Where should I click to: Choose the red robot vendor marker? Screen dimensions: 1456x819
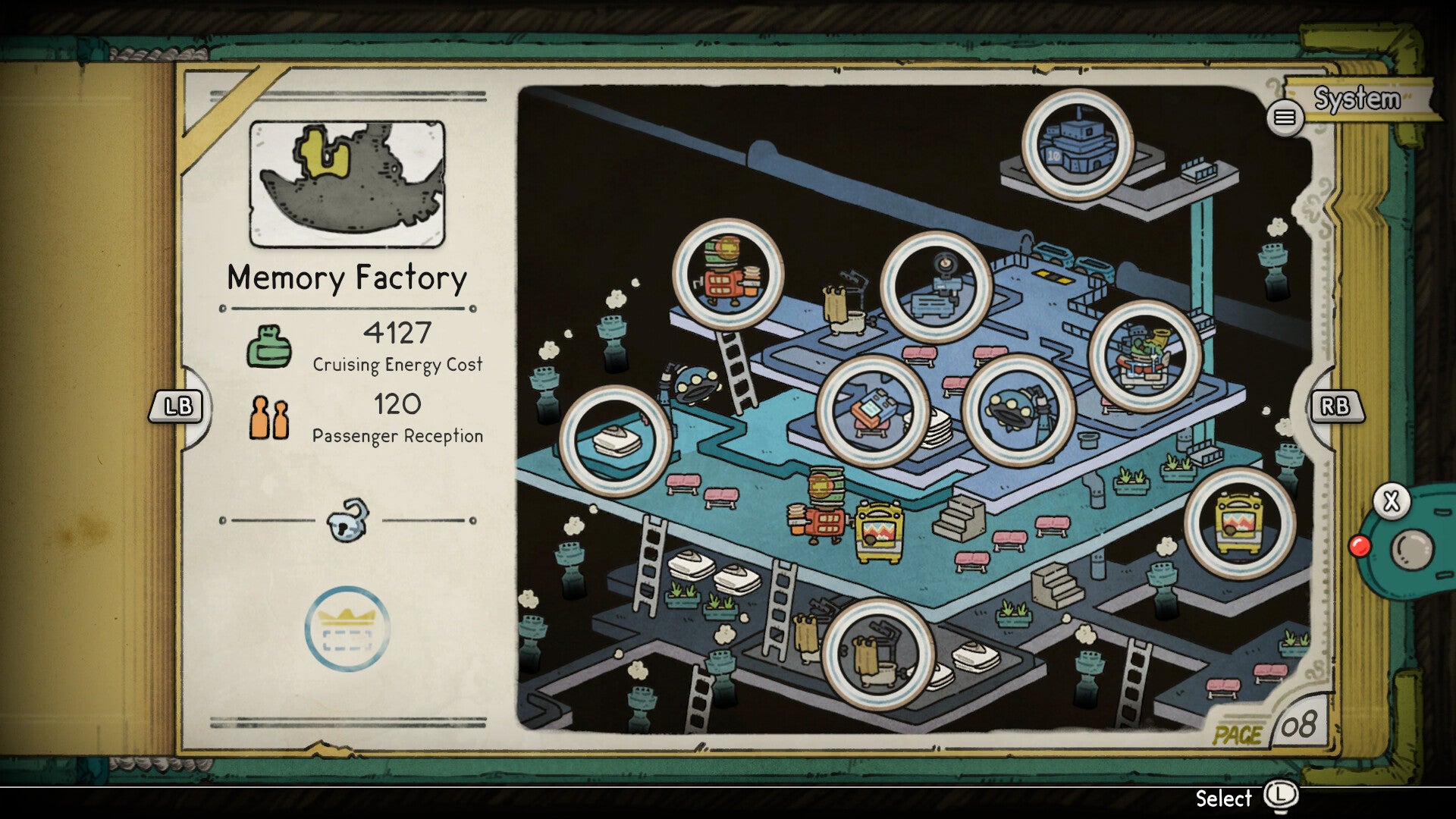(728, 275)
